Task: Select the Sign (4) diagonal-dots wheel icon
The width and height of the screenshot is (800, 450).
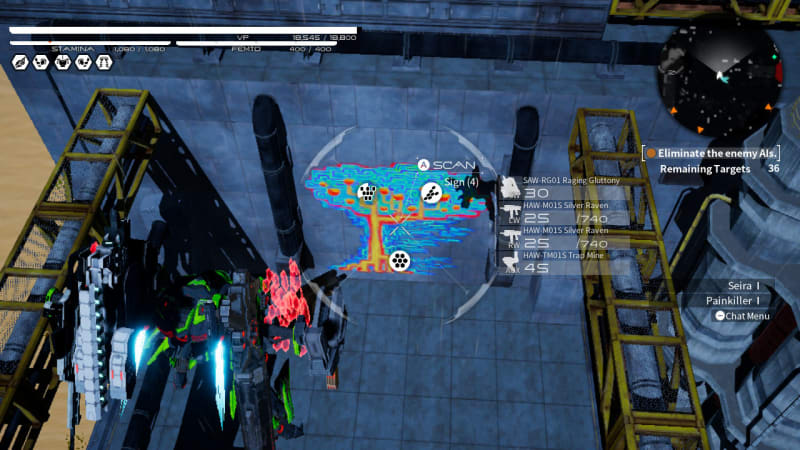Action: point(431,192)
